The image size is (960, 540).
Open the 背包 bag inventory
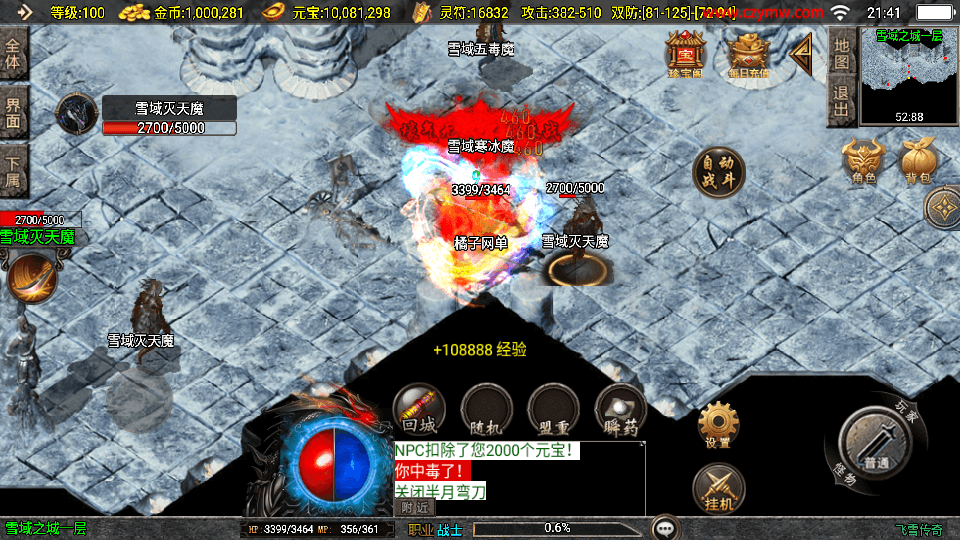[919, 160]
